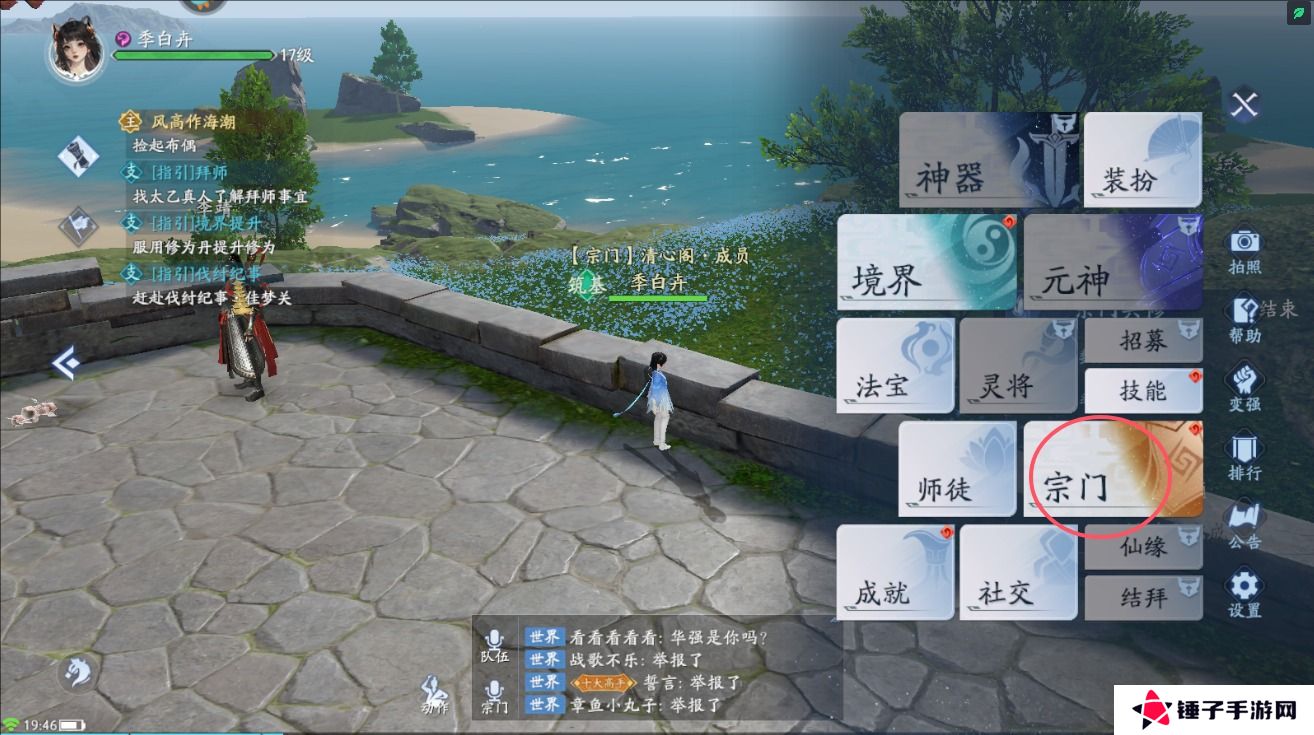Open the 社交 social panel
The height and width of the screenshot is (735, 1314).
pos(1015,594)
